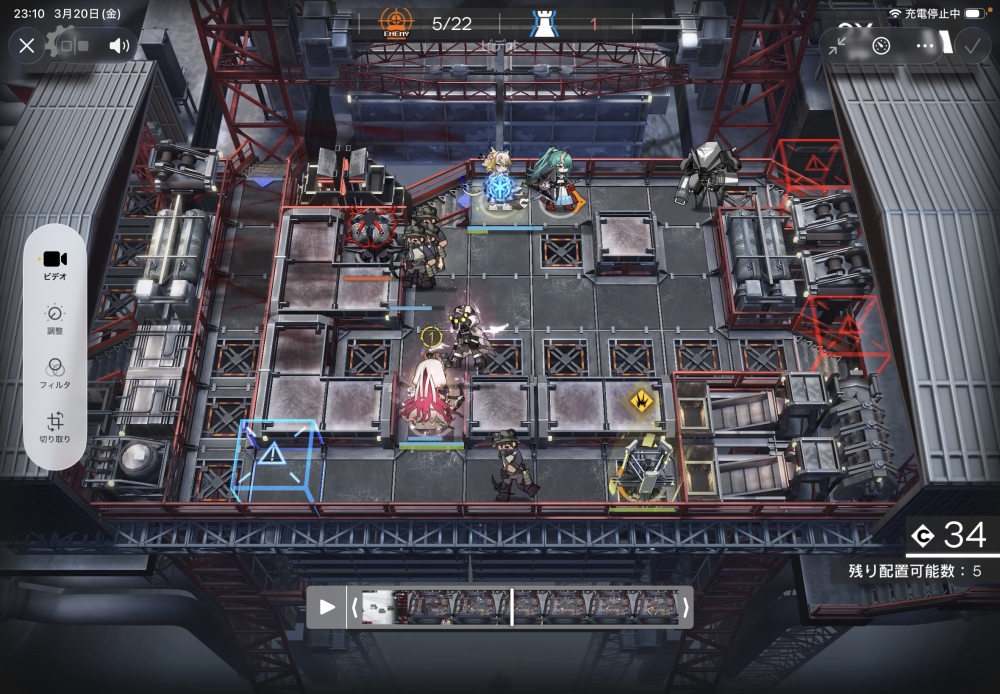1000x694 pixels.
Task: Confirm edits with the checkmark button
Action: tap(970, 45)
